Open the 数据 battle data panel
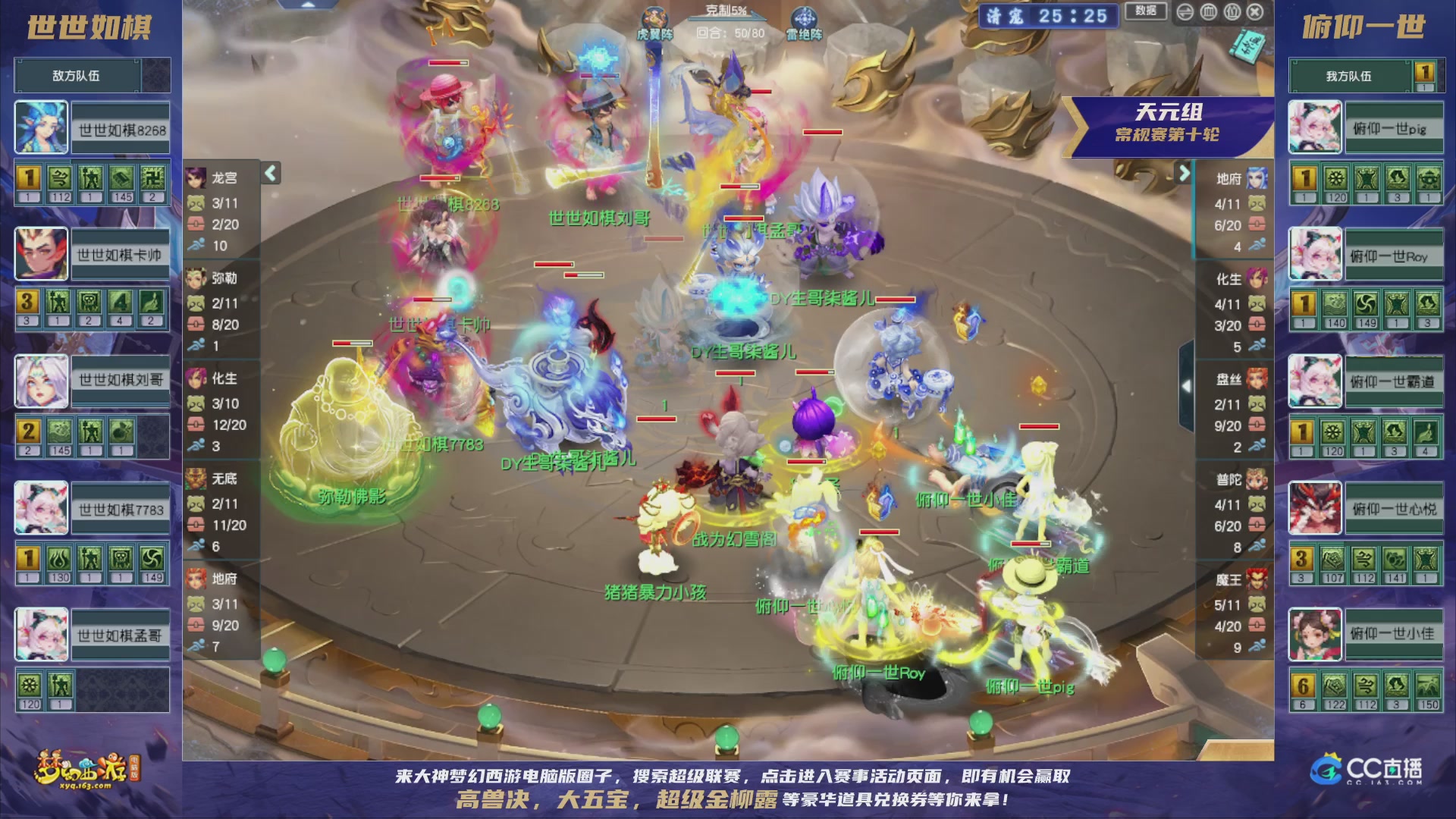 tap(1147, 12)
